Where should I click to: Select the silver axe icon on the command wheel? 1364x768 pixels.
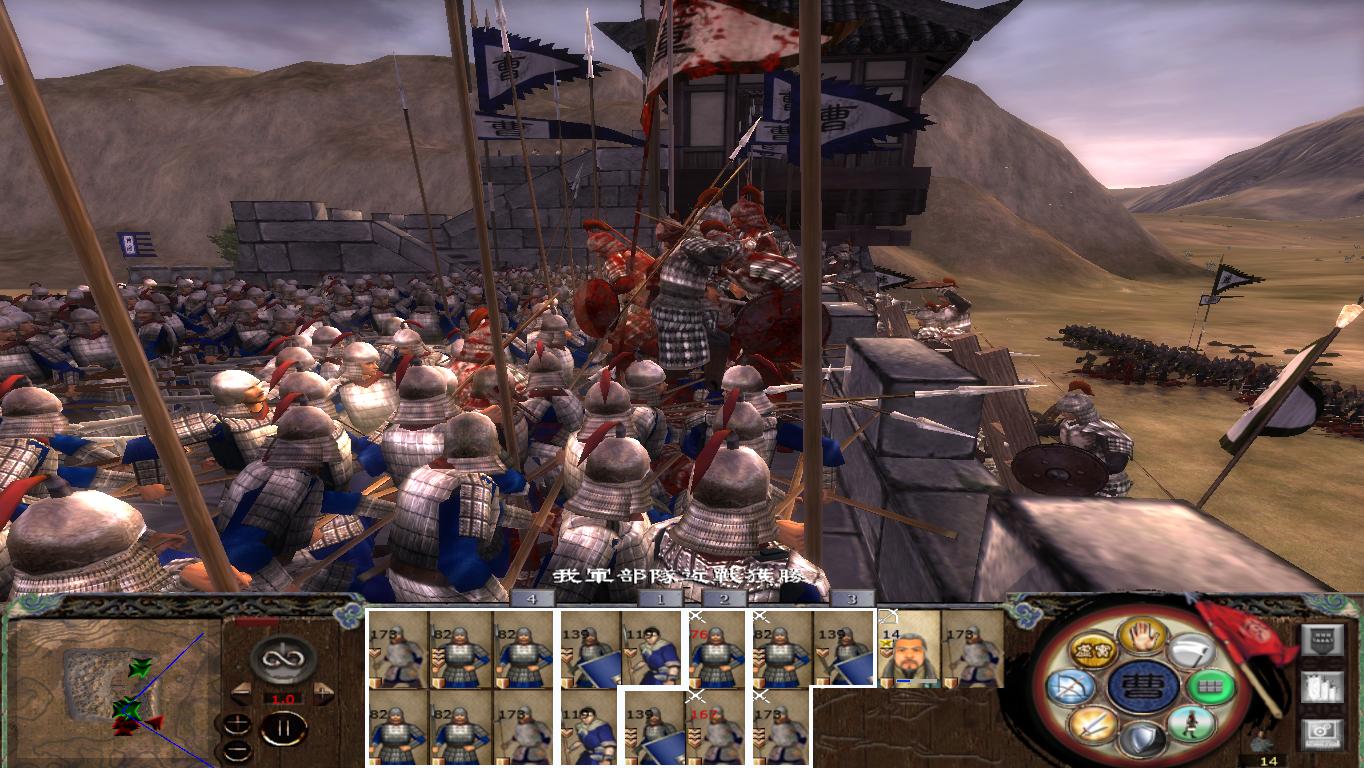click(x=1193, y=653)
